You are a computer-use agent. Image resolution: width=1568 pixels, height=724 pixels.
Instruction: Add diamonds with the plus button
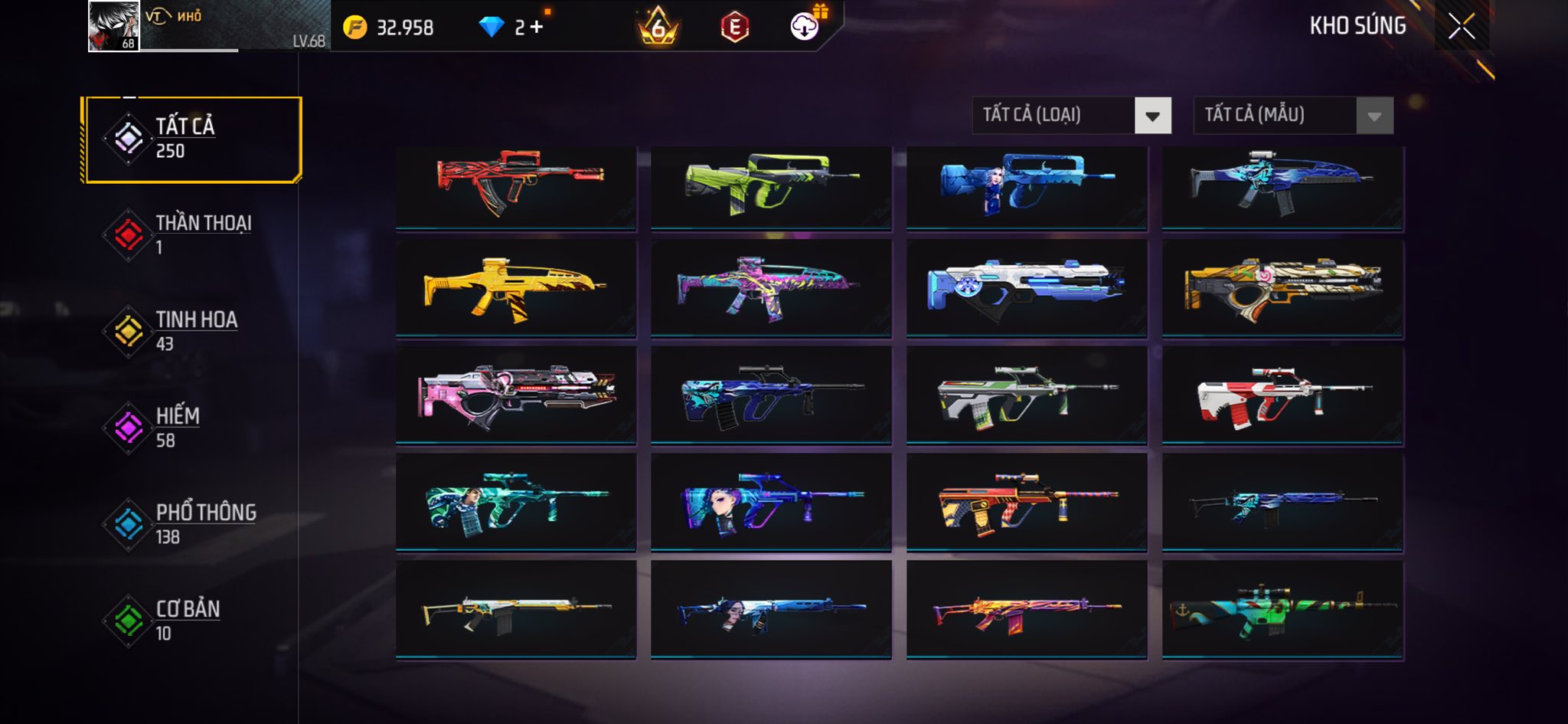pos(536,28)
